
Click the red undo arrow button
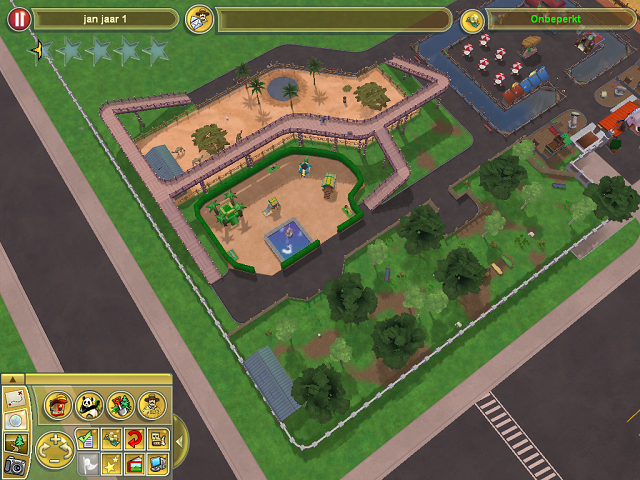coord(134,437)
